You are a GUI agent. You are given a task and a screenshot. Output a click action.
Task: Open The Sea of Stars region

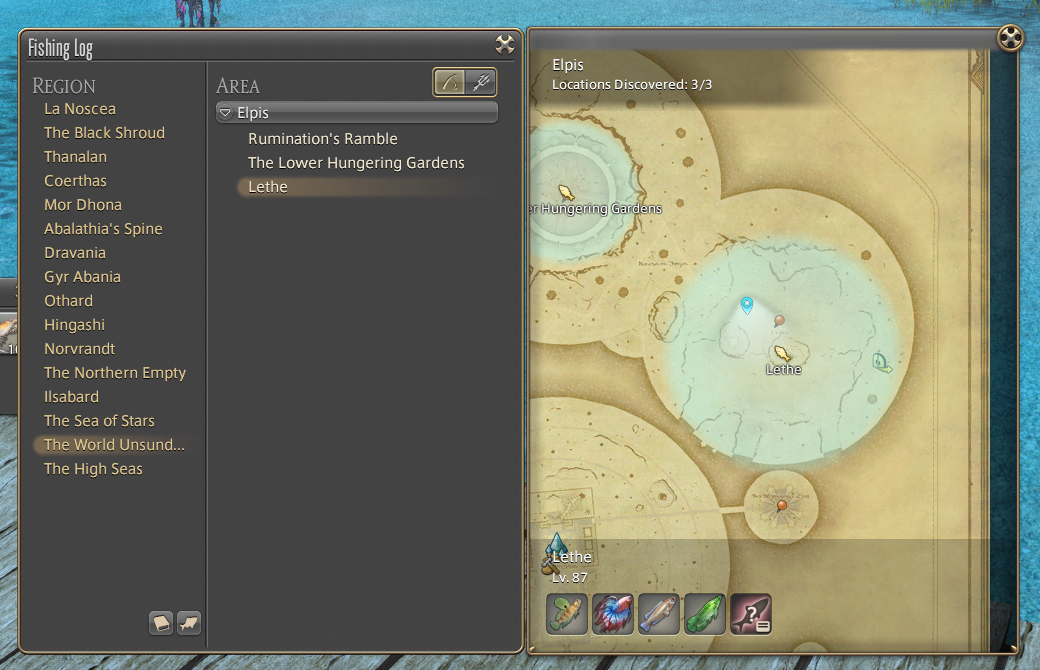pyautogui.click(x=99, y=421)
